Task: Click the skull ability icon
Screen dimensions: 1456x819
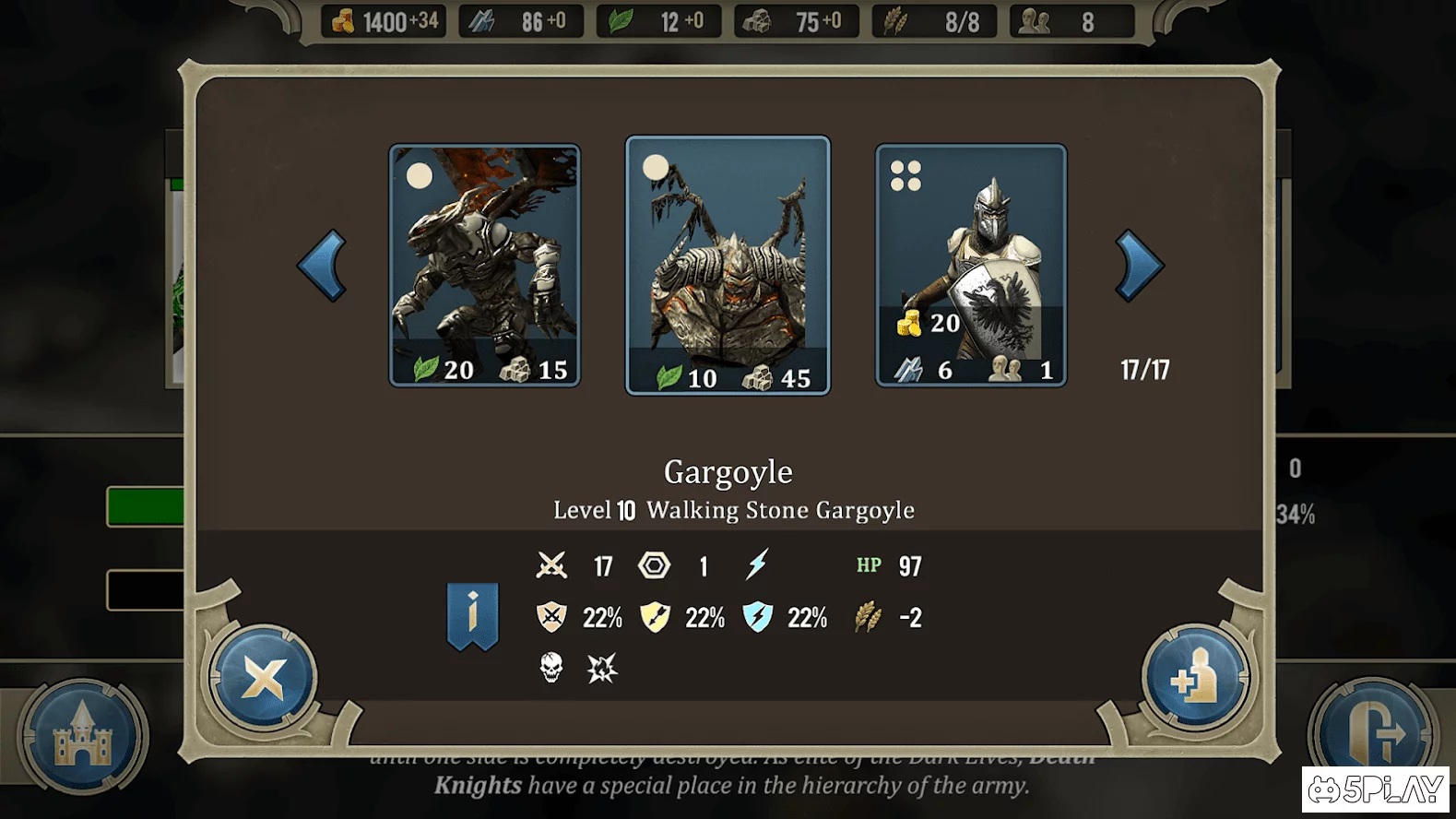Action: tap(551, 667)
